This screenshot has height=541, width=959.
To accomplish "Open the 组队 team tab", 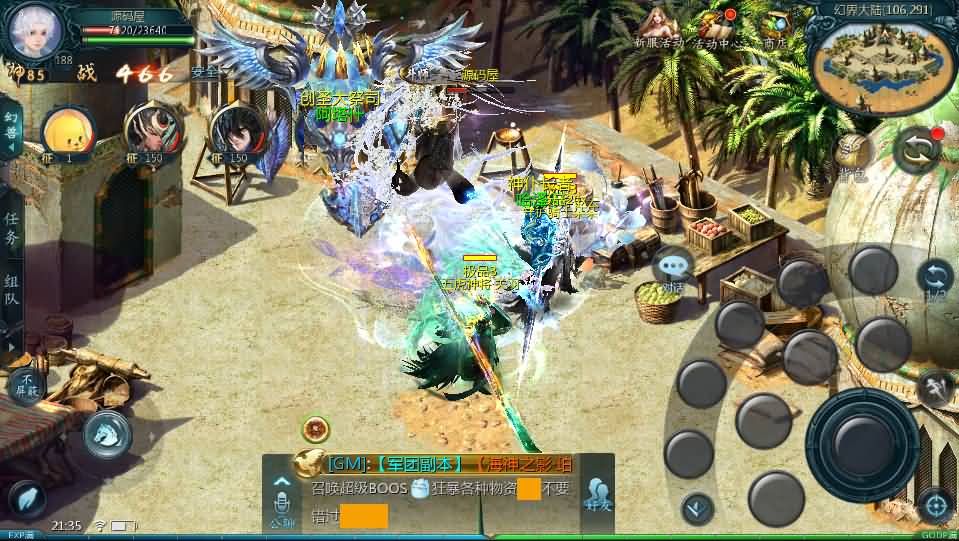I will (11, 291).
